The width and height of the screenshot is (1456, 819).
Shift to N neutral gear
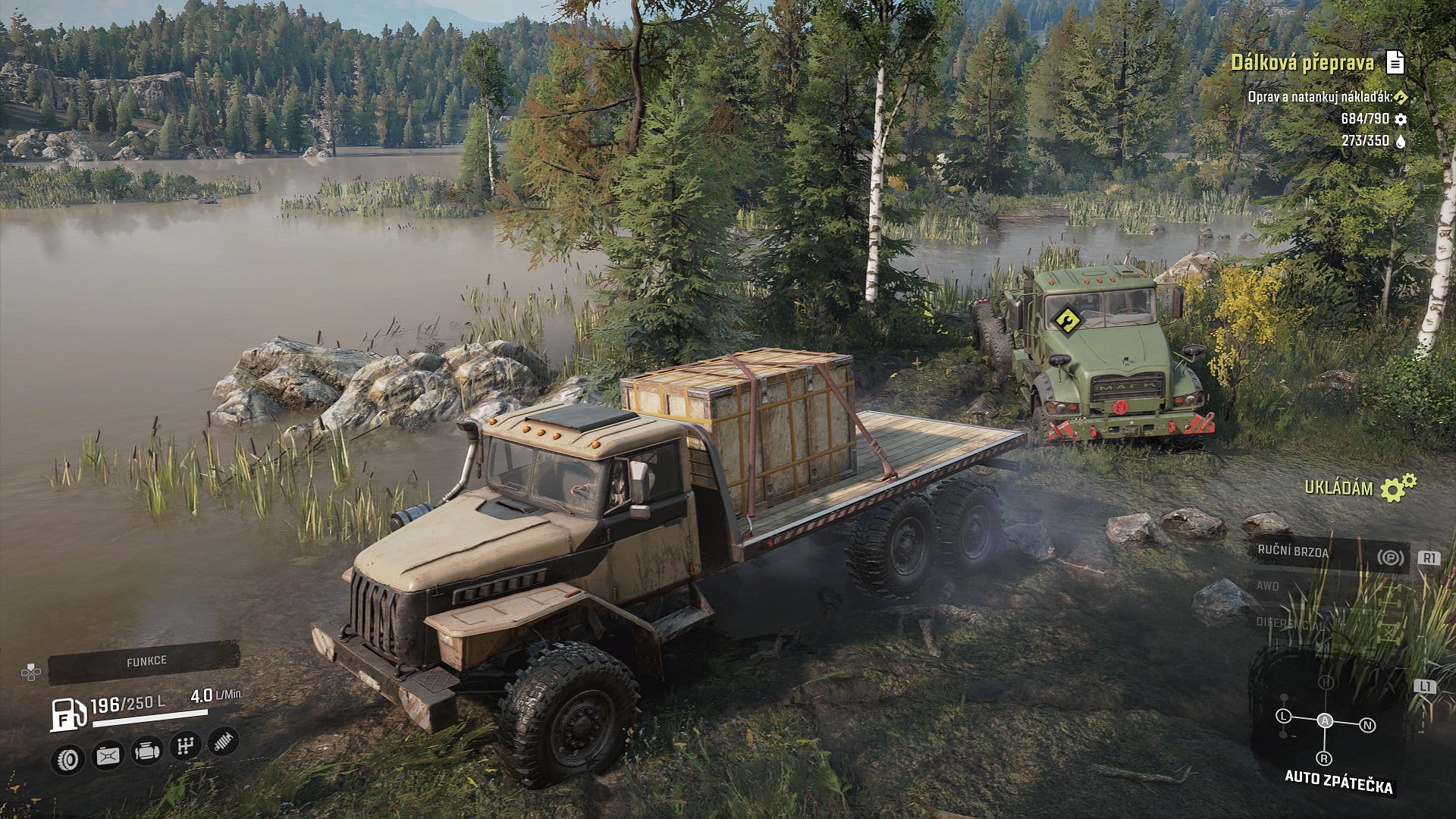point(1368,725)
